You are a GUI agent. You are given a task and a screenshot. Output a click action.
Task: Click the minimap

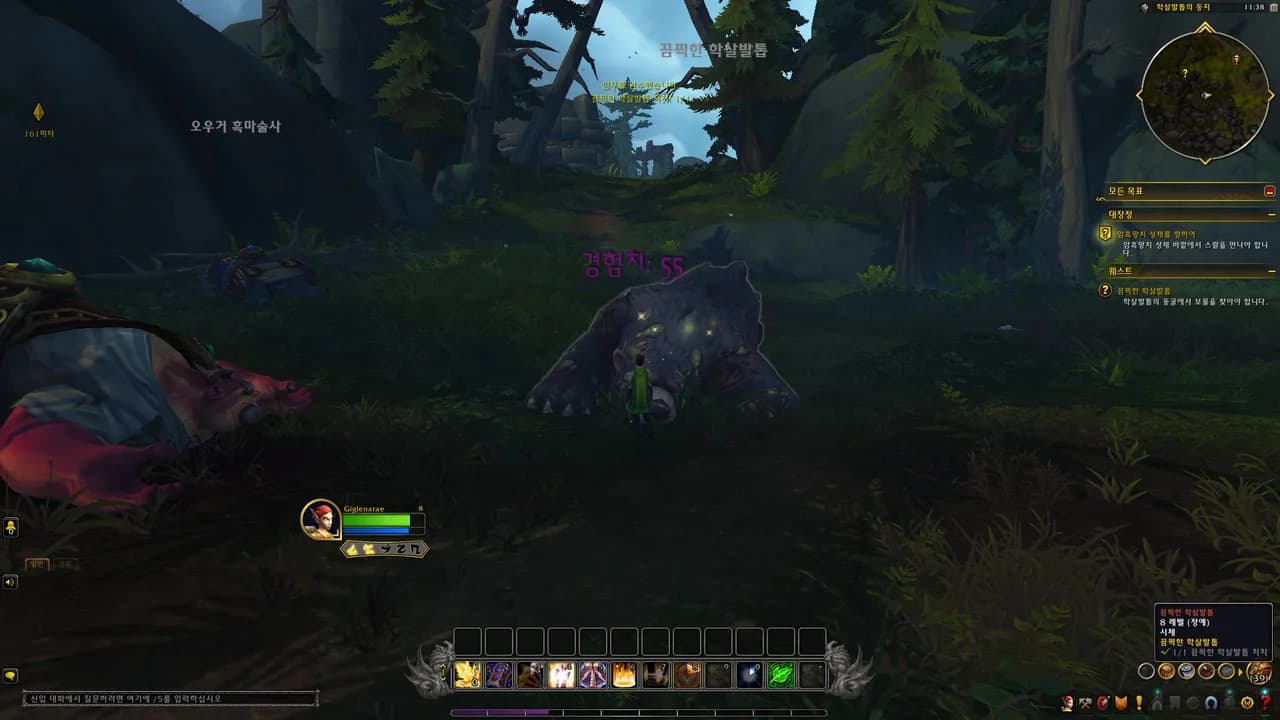(x=1205, y=96)
